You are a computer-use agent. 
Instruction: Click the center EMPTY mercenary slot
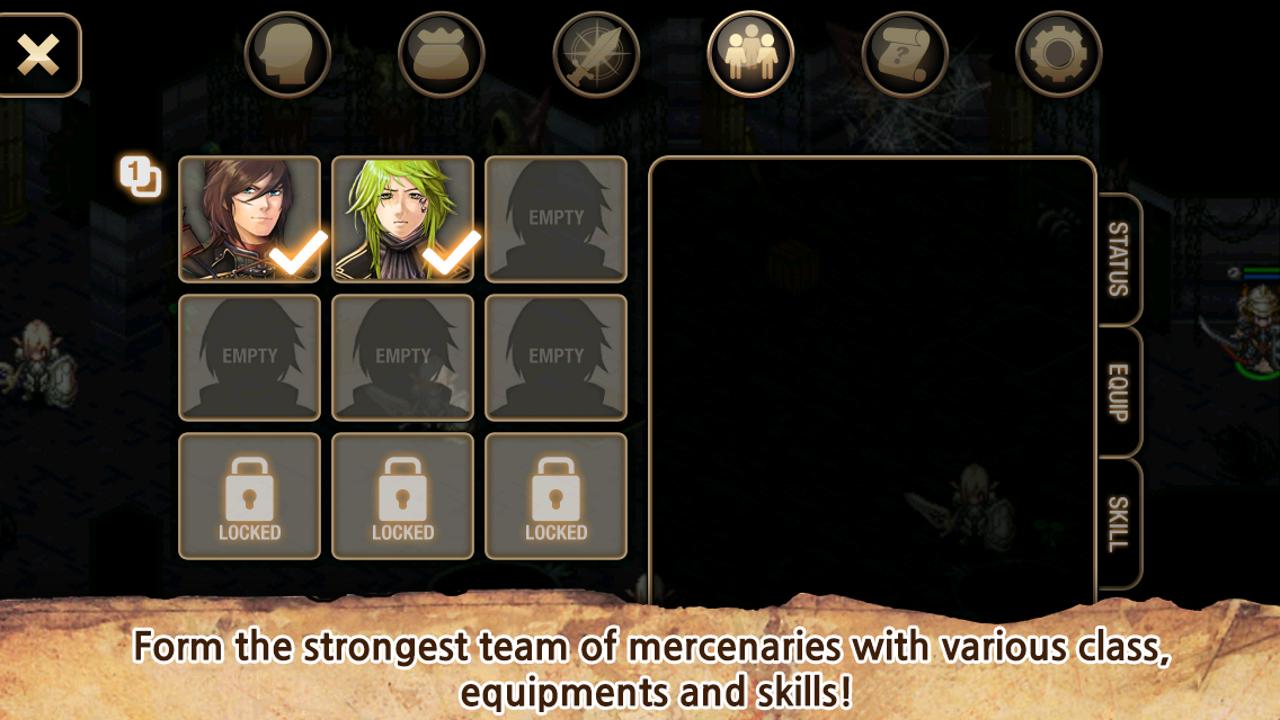tap(402, 358)
